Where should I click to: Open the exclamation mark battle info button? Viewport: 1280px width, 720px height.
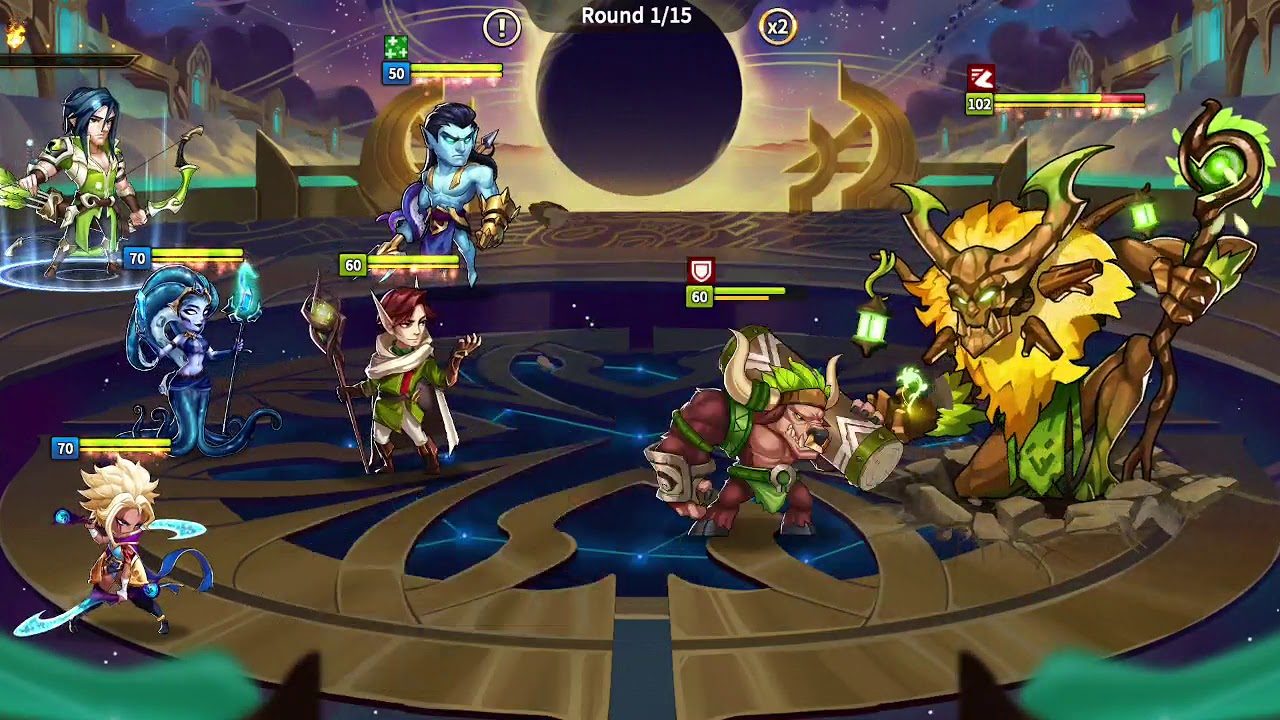502,28
